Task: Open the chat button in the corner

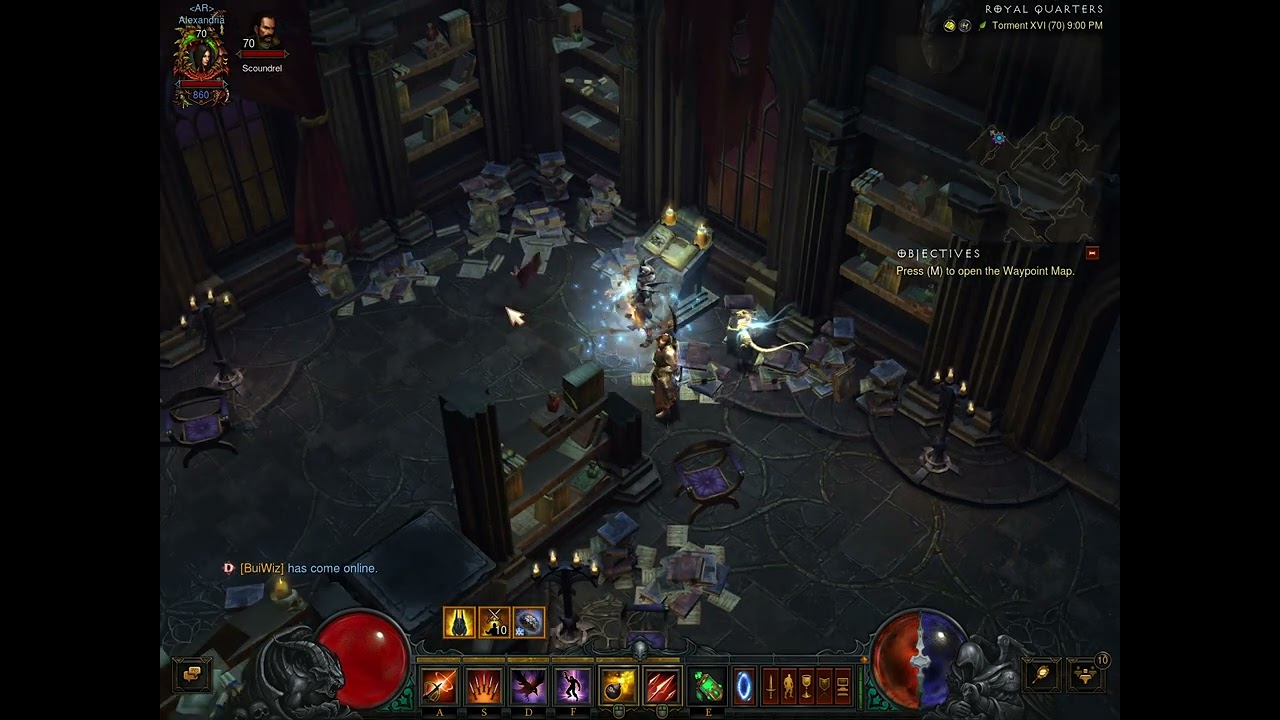Action: tap(192, 675)
